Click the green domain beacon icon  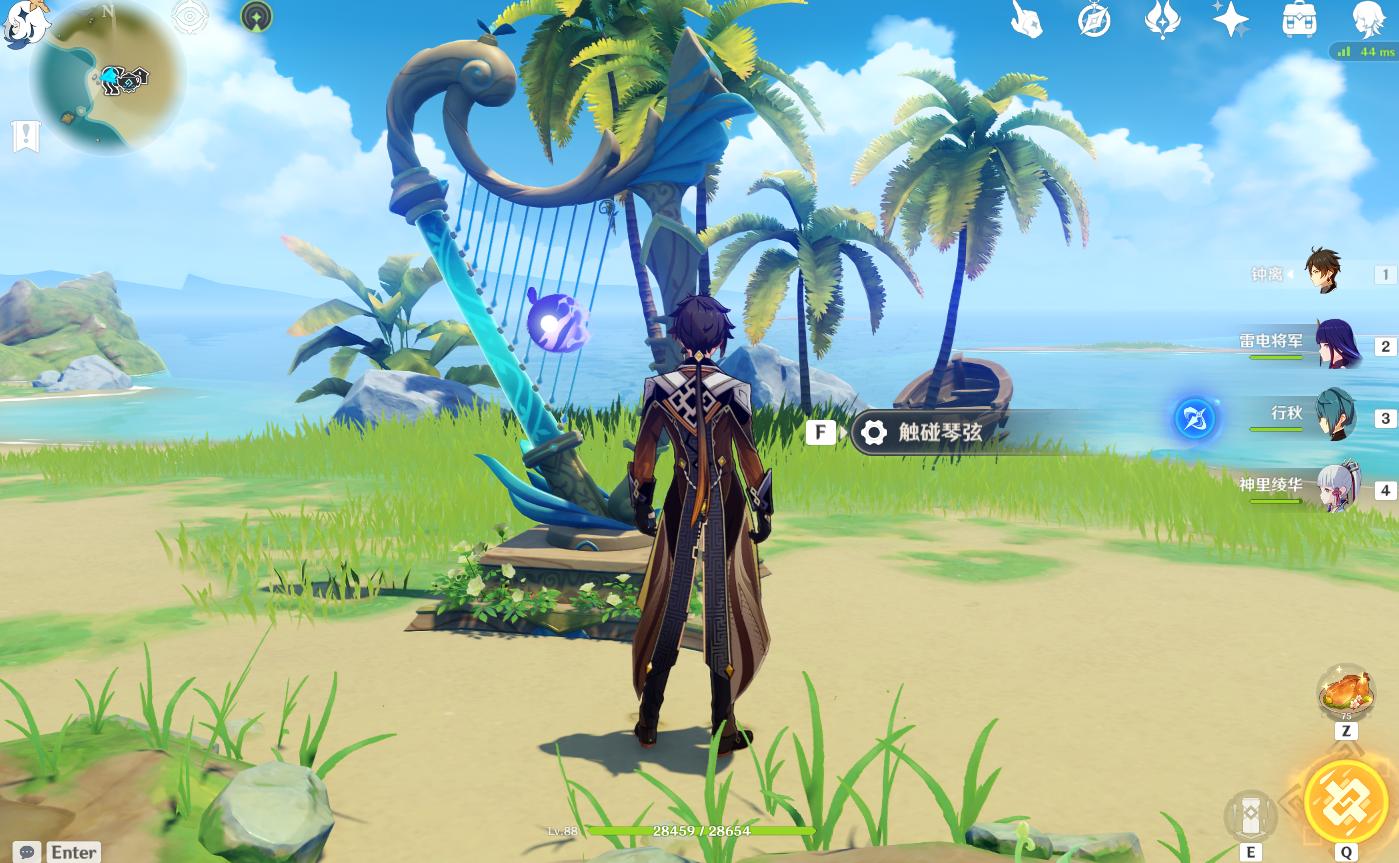point(257,16)
